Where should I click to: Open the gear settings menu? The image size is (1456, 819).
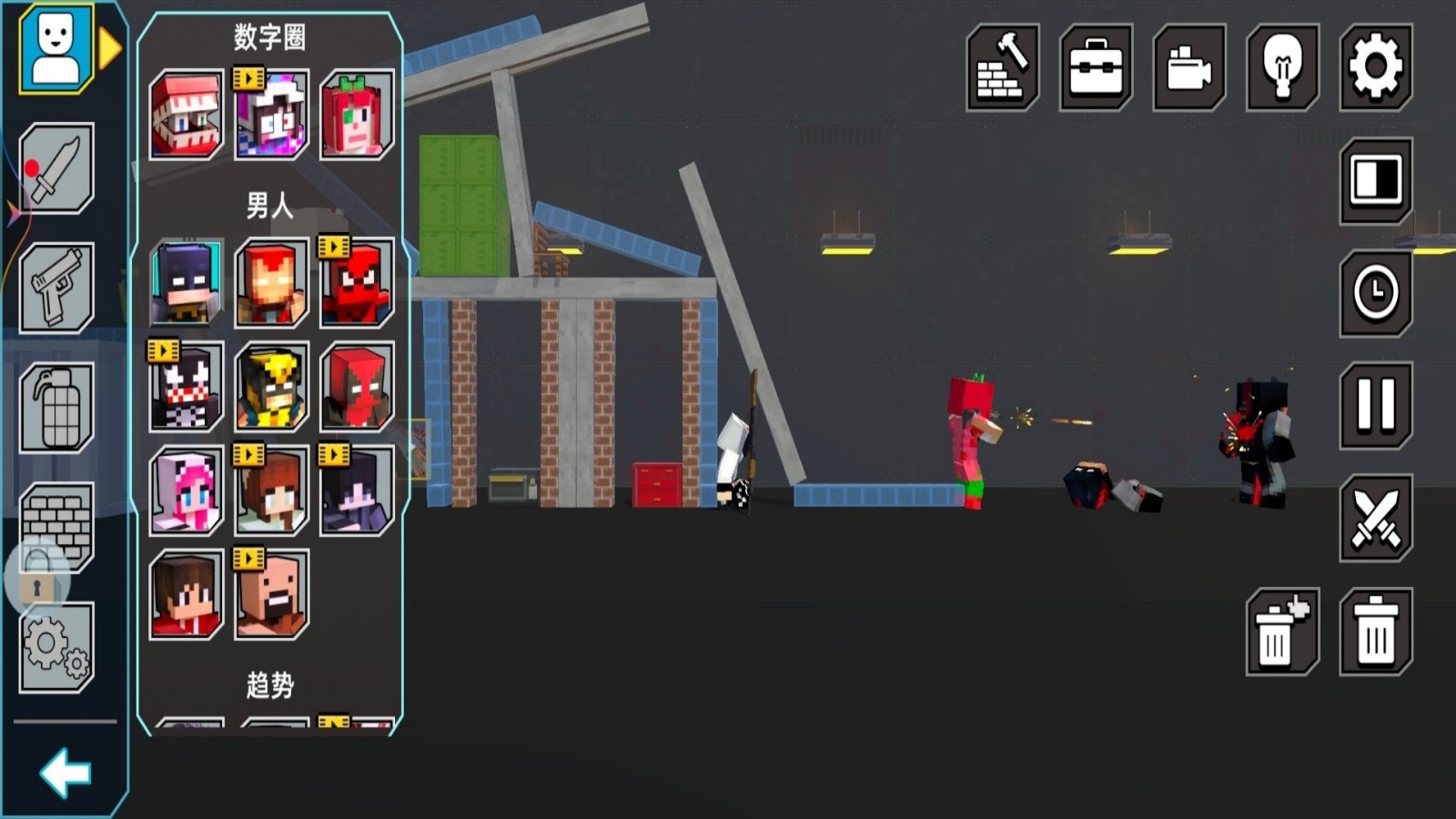tap(1375, 67)
